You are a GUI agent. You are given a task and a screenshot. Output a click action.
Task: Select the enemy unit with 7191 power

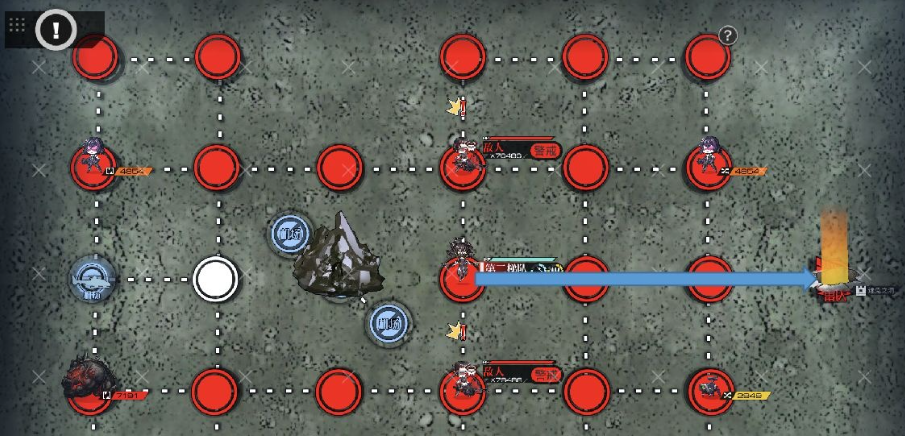[x=90, y=381]
